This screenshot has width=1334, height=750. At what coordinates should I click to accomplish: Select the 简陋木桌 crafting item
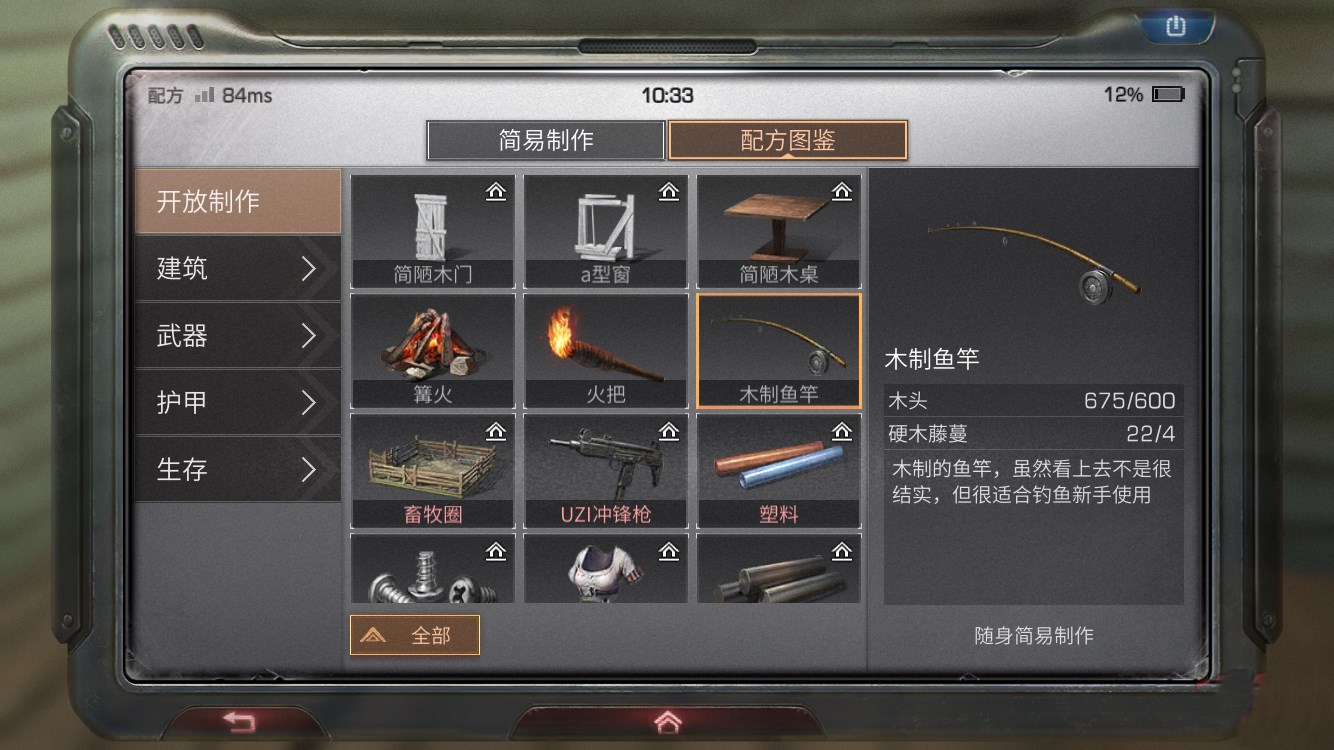[780, 230]
